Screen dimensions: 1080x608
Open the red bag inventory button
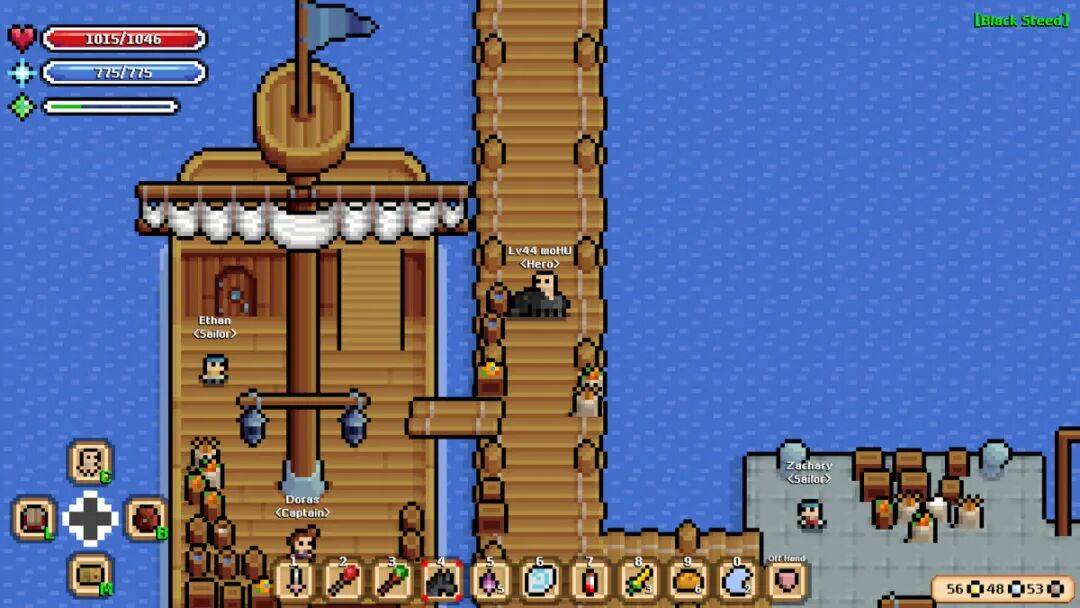(146, 519)
